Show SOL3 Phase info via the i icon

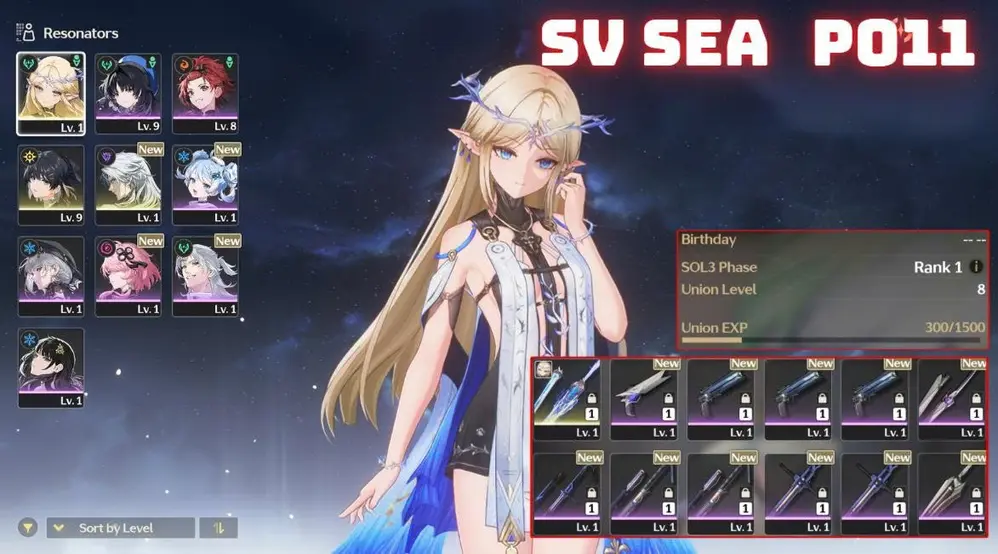pyautogui.click(x=976, y=267)
